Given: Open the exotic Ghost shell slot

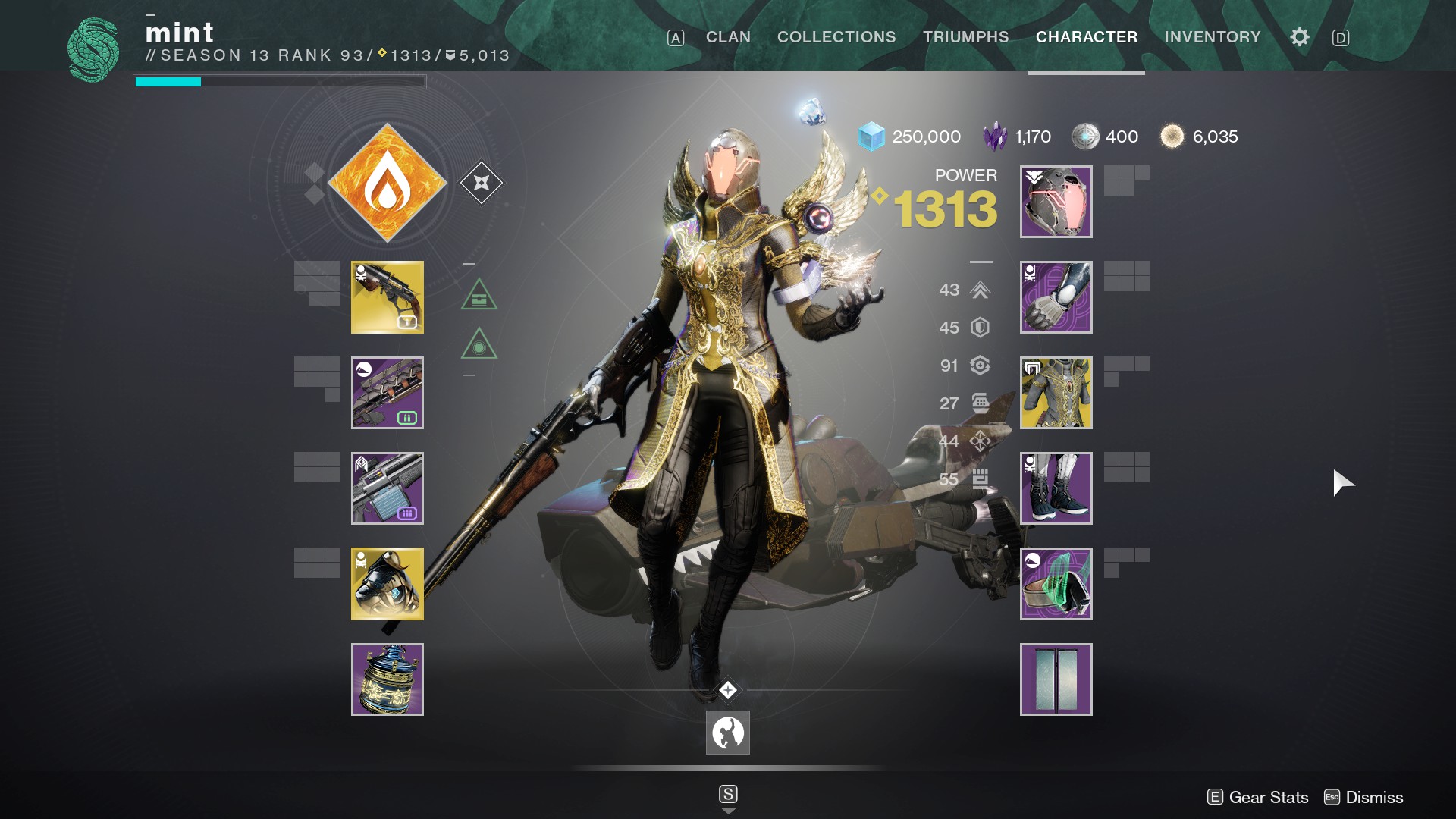Looking at the screenshot, I should click(388, 584).
